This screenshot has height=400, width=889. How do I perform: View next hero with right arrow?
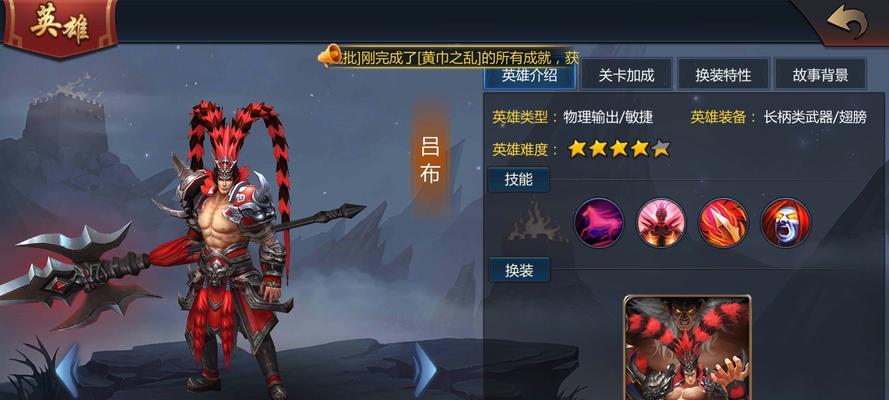pos(425,370)
